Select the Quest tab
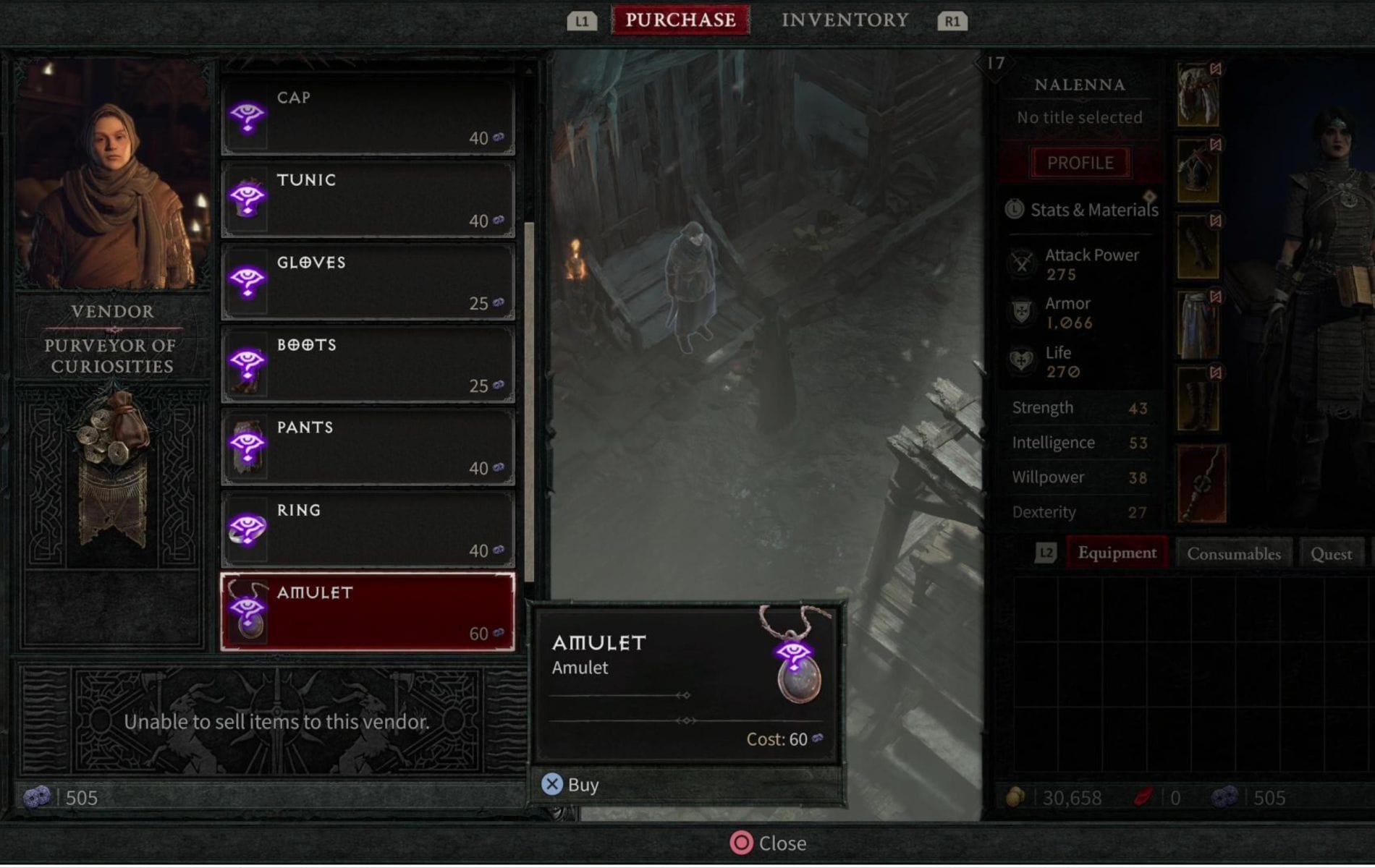1375x868 pixels. [x=1332, y=553]
